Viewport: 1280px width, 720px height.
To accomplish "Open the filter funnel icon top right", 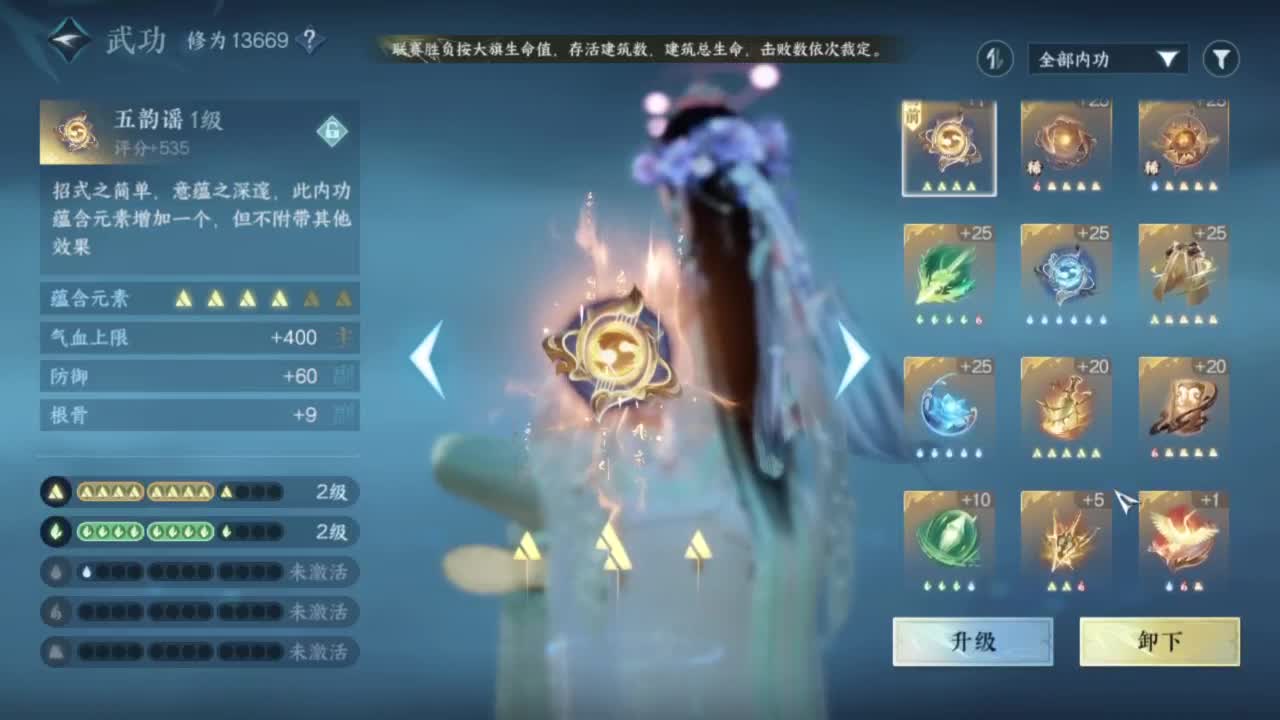I will (x=1218, y=59).
